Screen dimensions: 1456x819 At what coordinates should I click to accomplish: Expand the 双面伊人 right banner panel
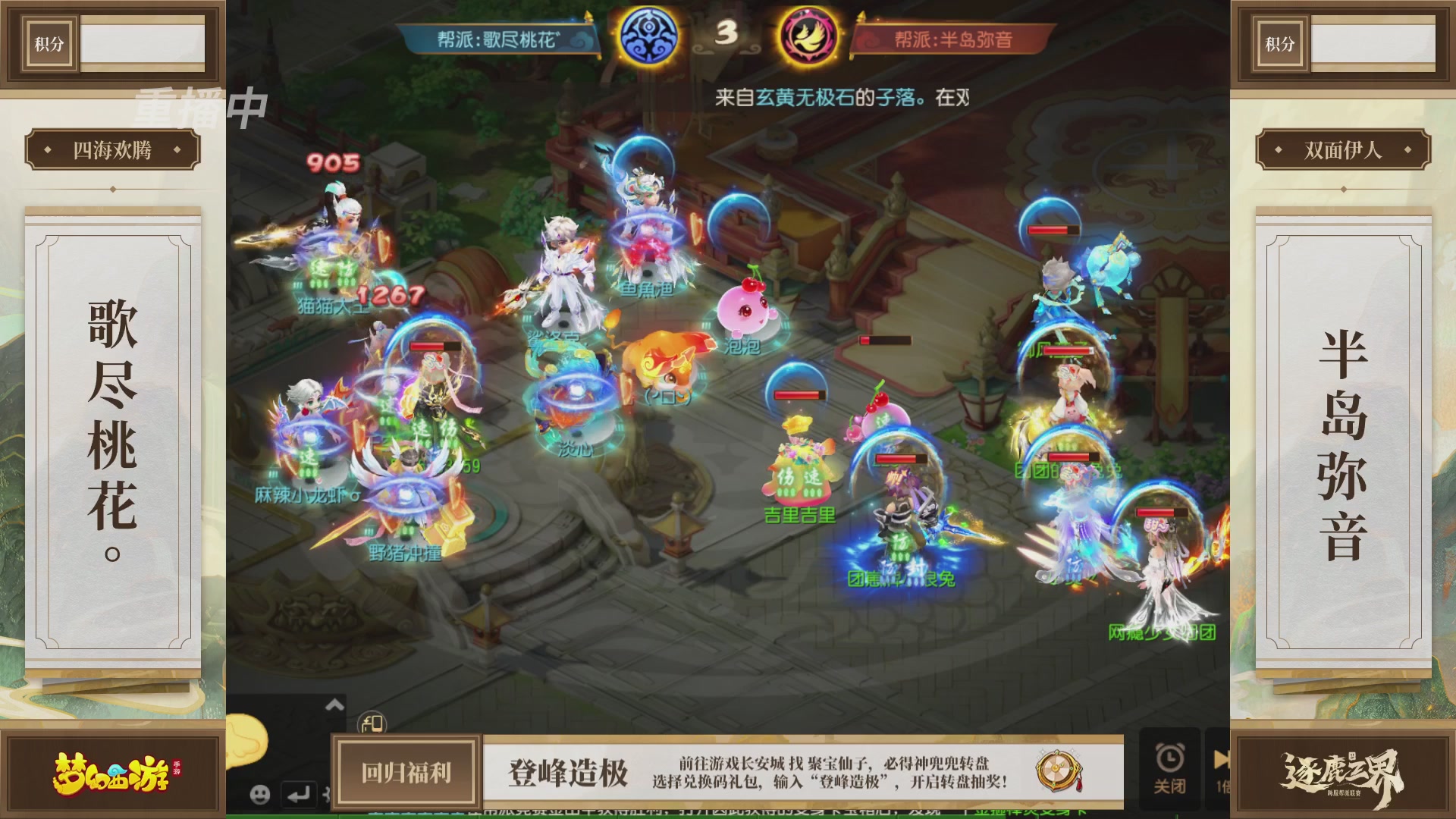(x=1345, y=149)
